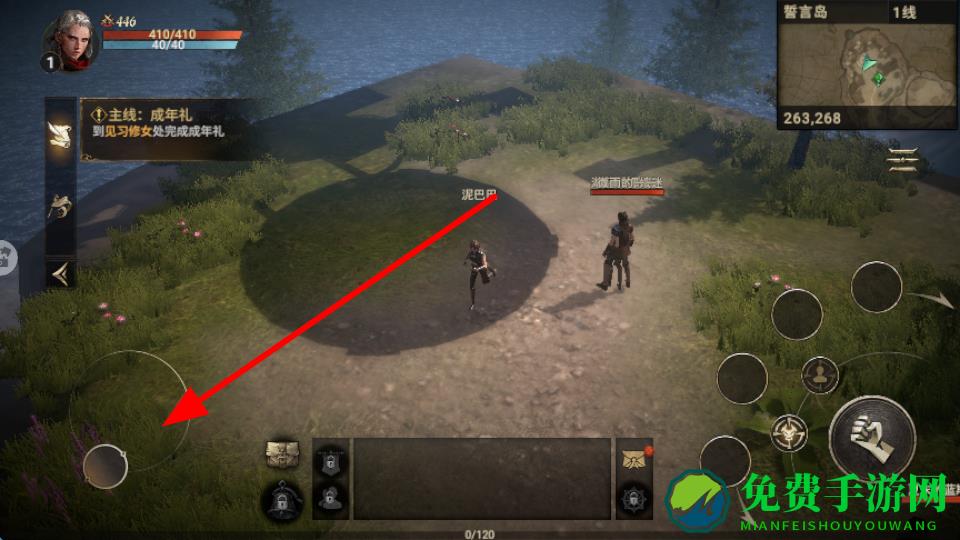The height and width of the screenshot is (540, 960).
Task: Collapse the quest panel with the arrow
Action: click(x=60, y=272)
